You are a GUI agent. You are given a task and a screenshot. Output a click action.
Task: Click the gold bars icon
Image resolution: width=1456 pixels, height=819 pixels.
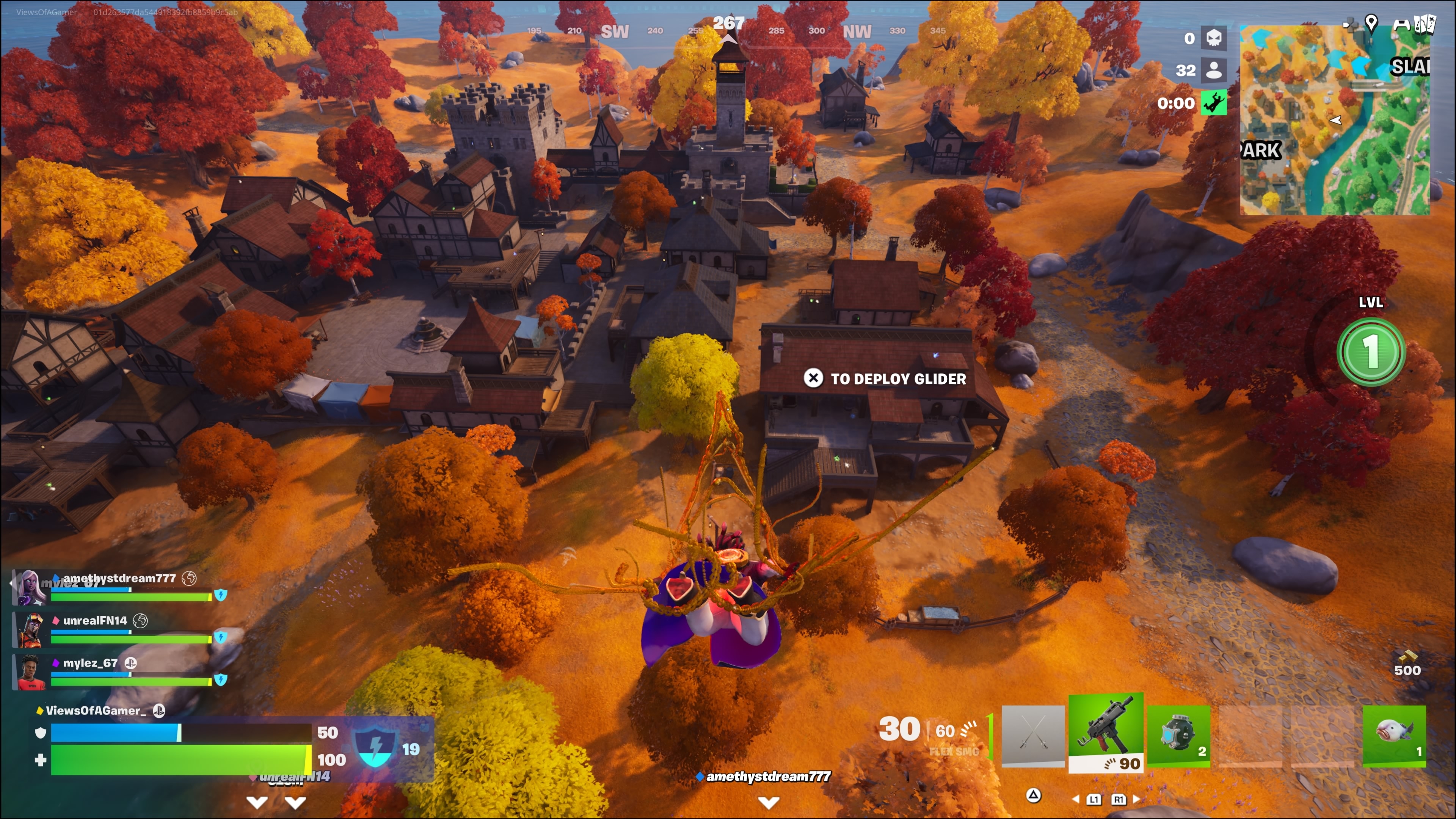tap(1407, 656)
